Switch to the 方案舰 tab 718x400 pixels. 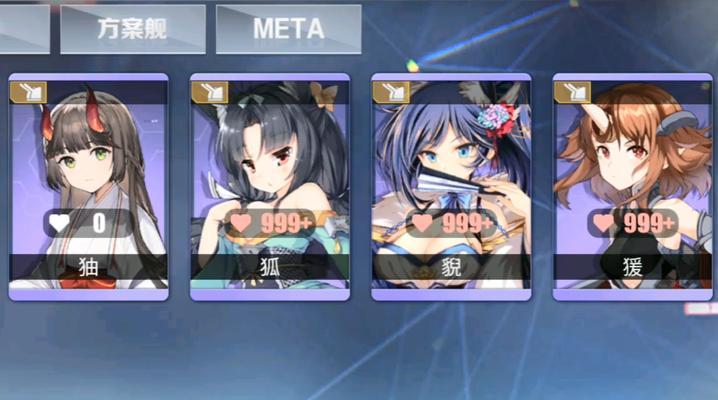(x=132, y=29)
